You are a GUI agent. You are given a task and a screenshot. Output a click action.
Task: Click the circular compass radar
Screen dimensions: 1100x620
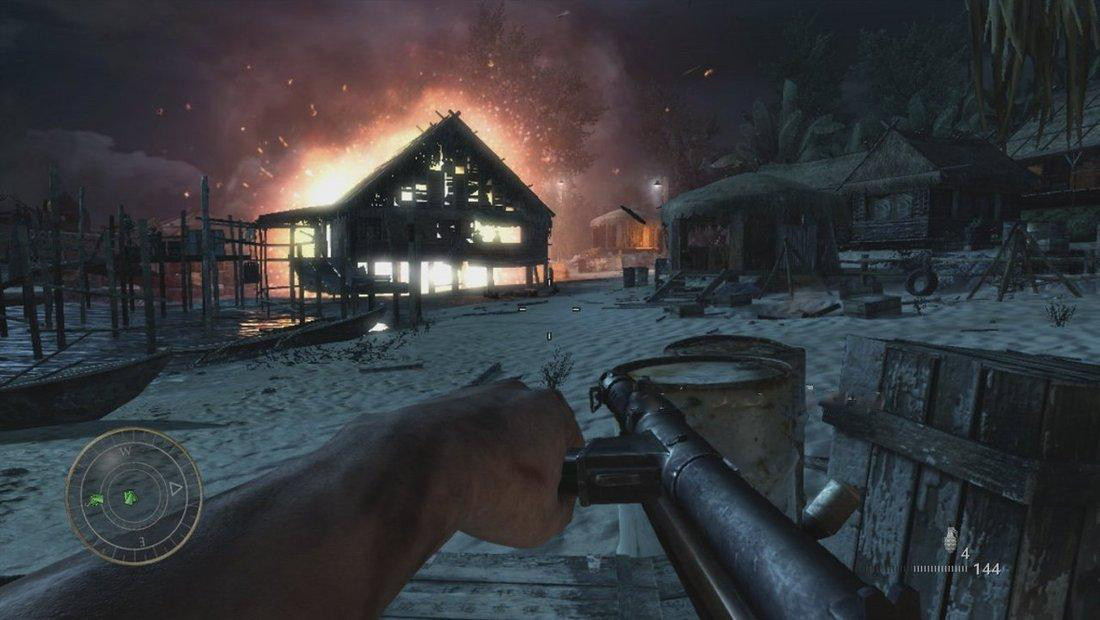pos(134,495)
